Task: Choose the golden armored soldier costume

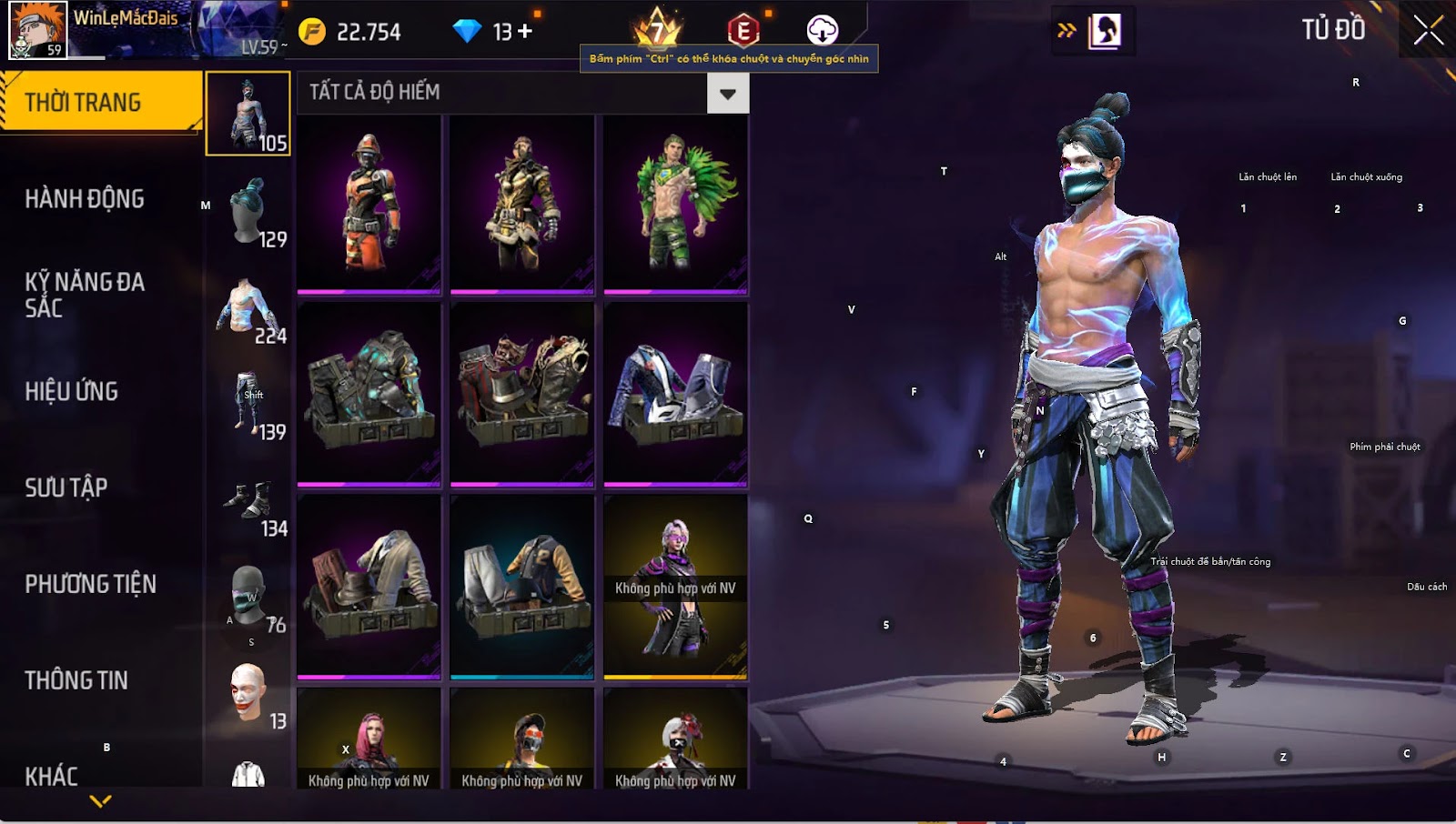Action: point(521,204)
